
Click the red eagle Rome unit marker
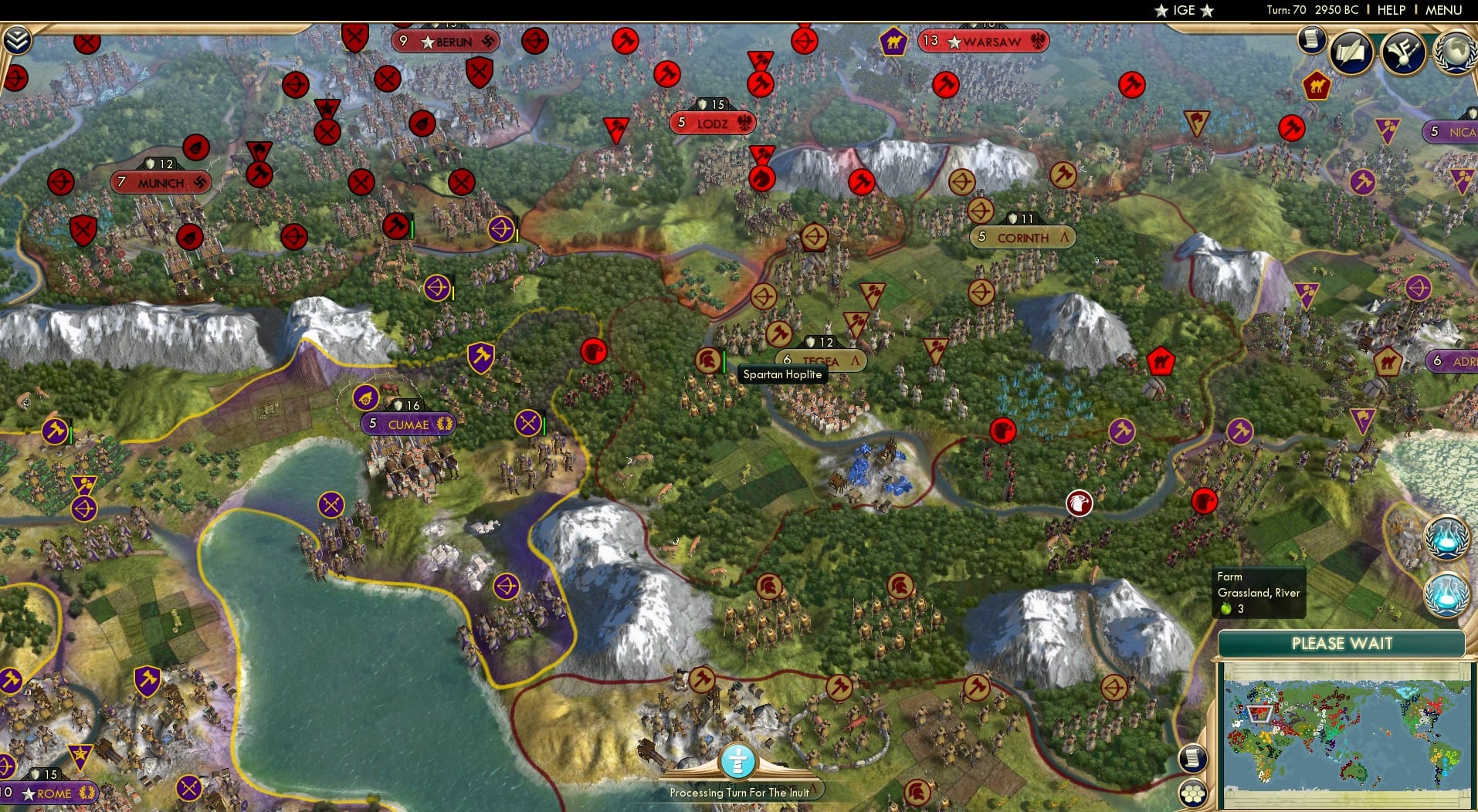click(1080, 502)
